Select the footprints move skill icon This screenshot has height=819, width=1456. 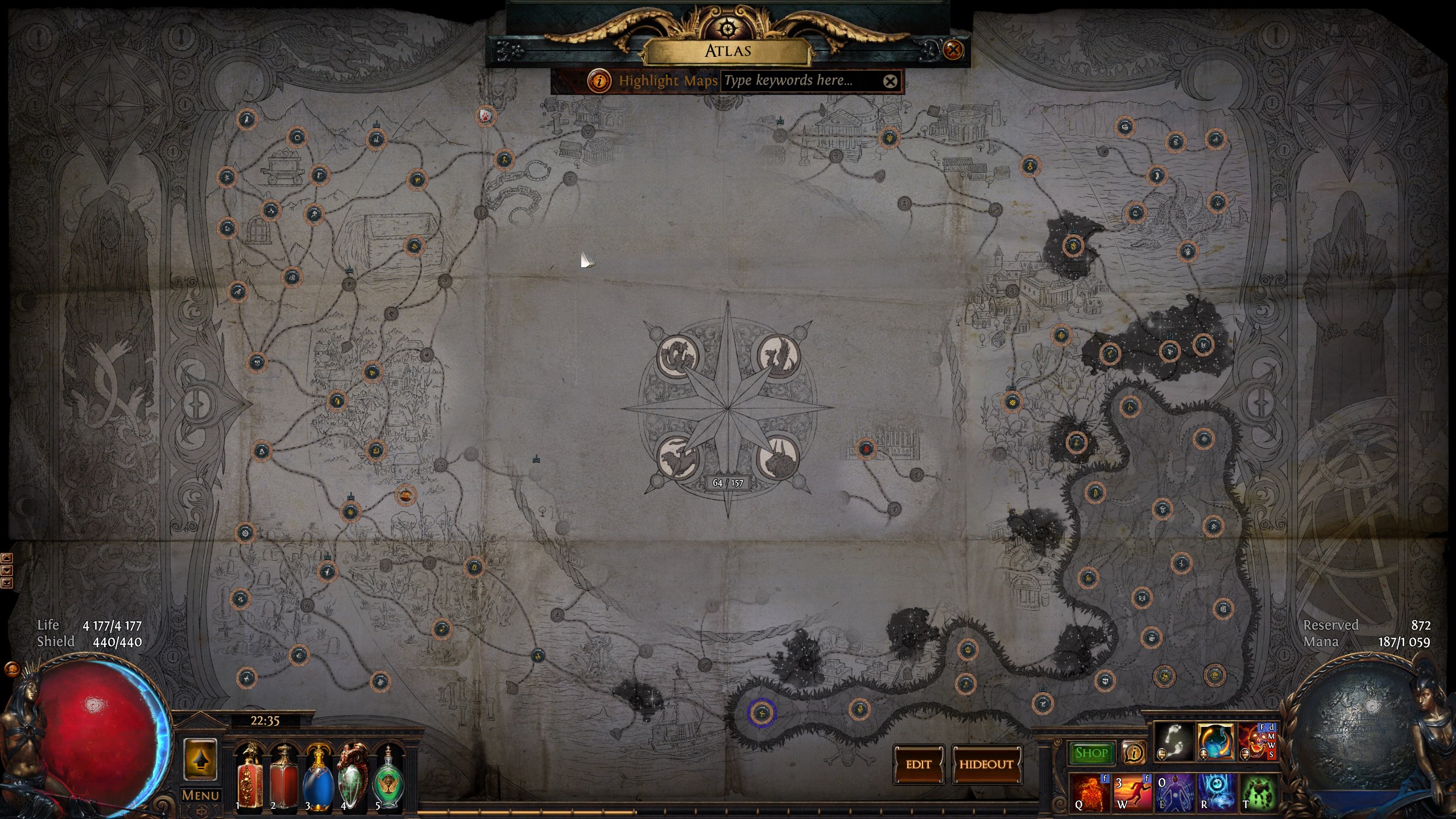[x=1174, y=741]
